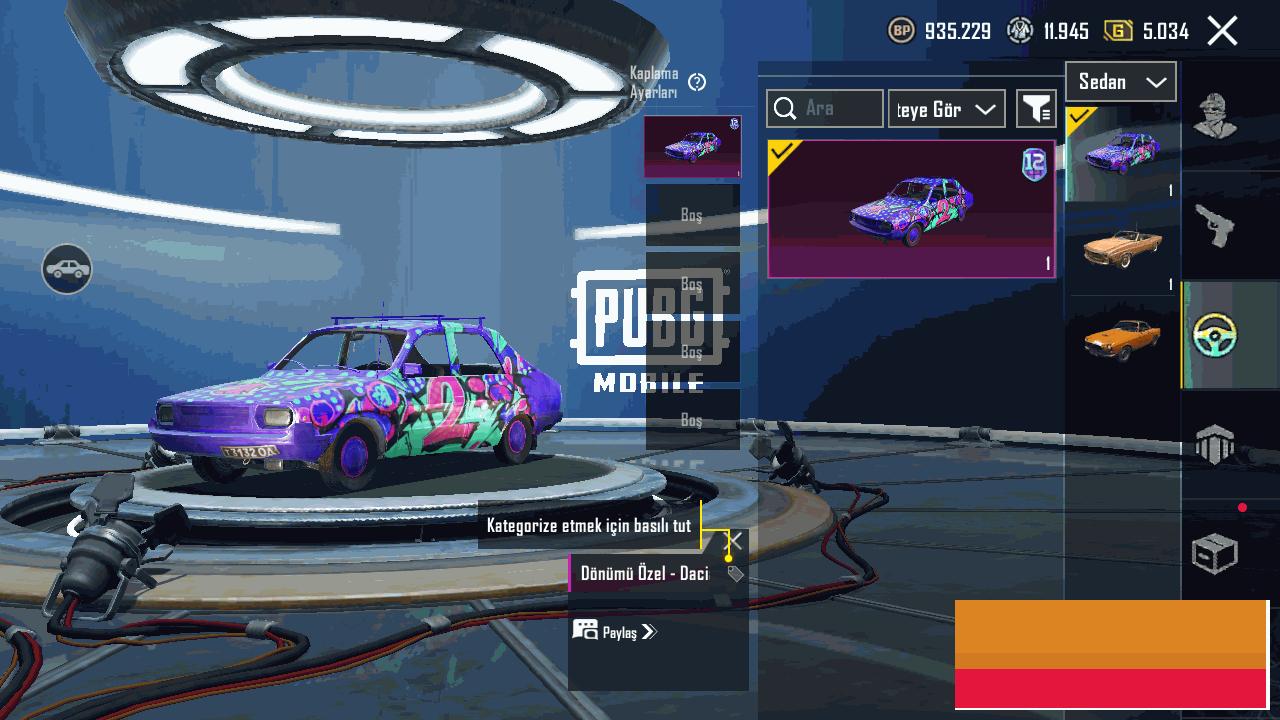Dismiss the categorize tooltip with its X
The width and height of the screenshot is (1280, 720).
pyautogui.click(x=733, y=541)
